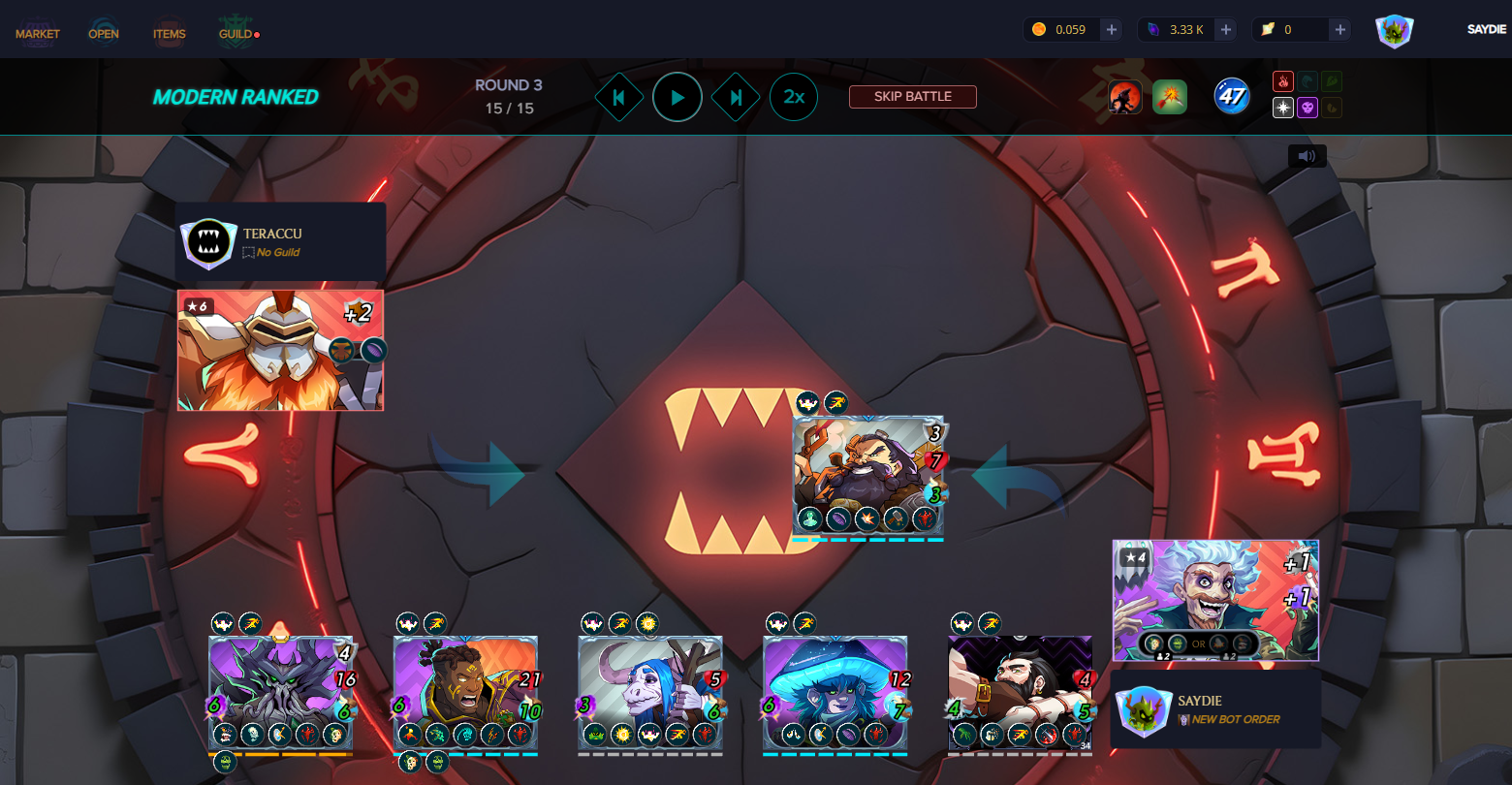Select the bearded dwarf card in the arena
This screenshot has height=785, width=1512.
pyautogui.click(x=867, y=475)
